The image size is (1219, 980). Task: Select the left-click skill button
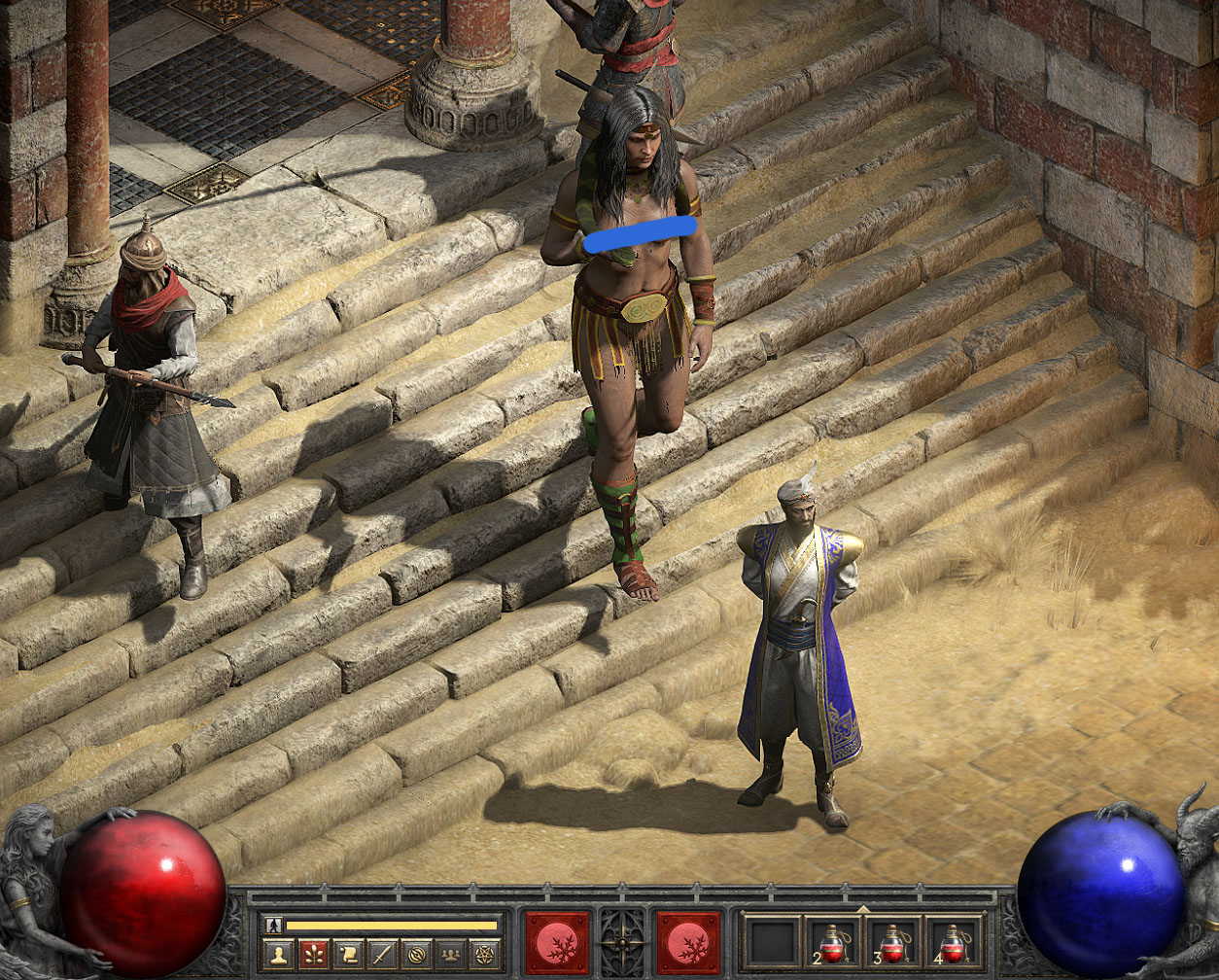pyautogui.click(x=557, y=943)
